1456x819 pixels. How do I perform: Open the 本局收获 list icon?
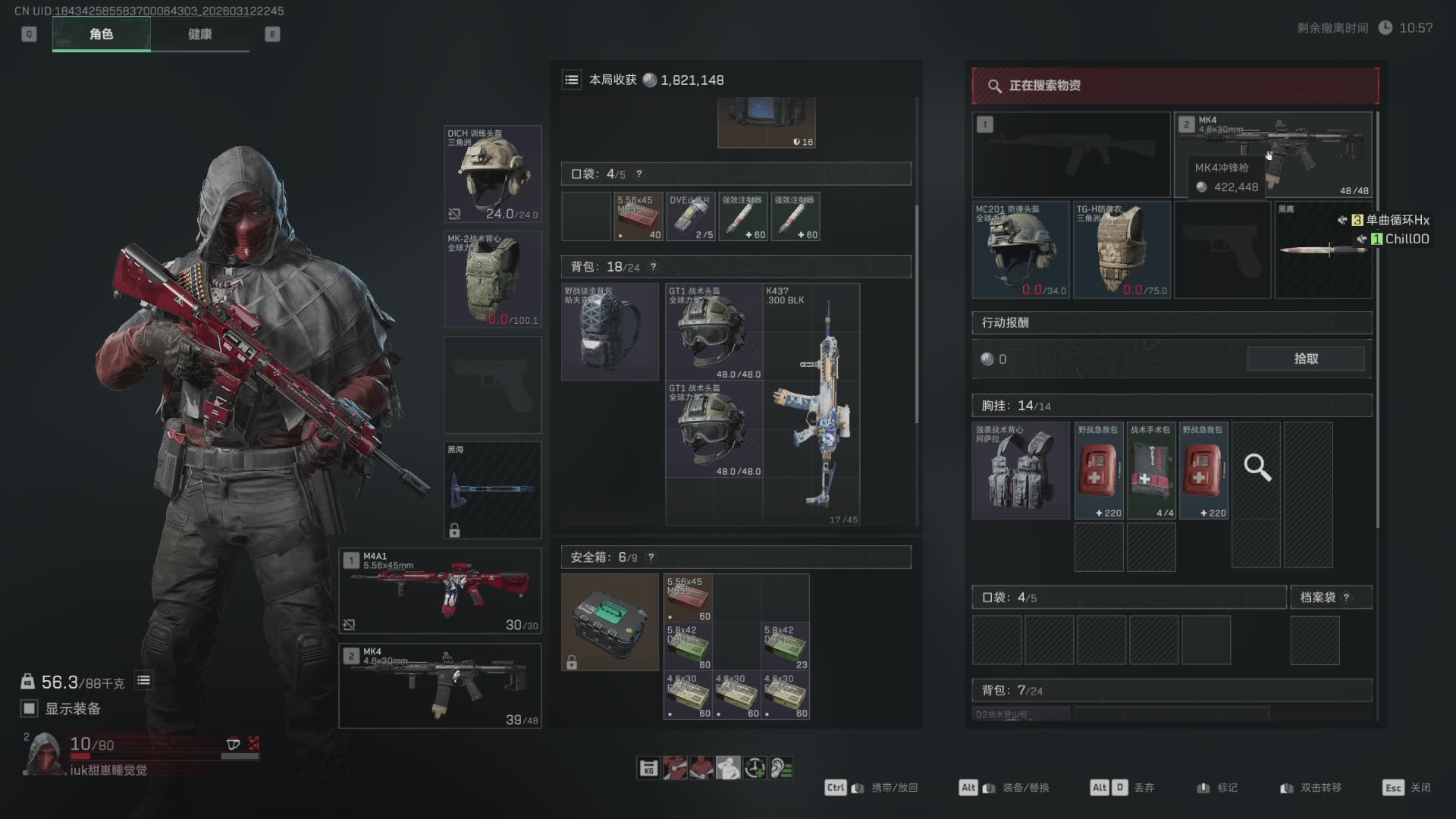pos(572,80)
